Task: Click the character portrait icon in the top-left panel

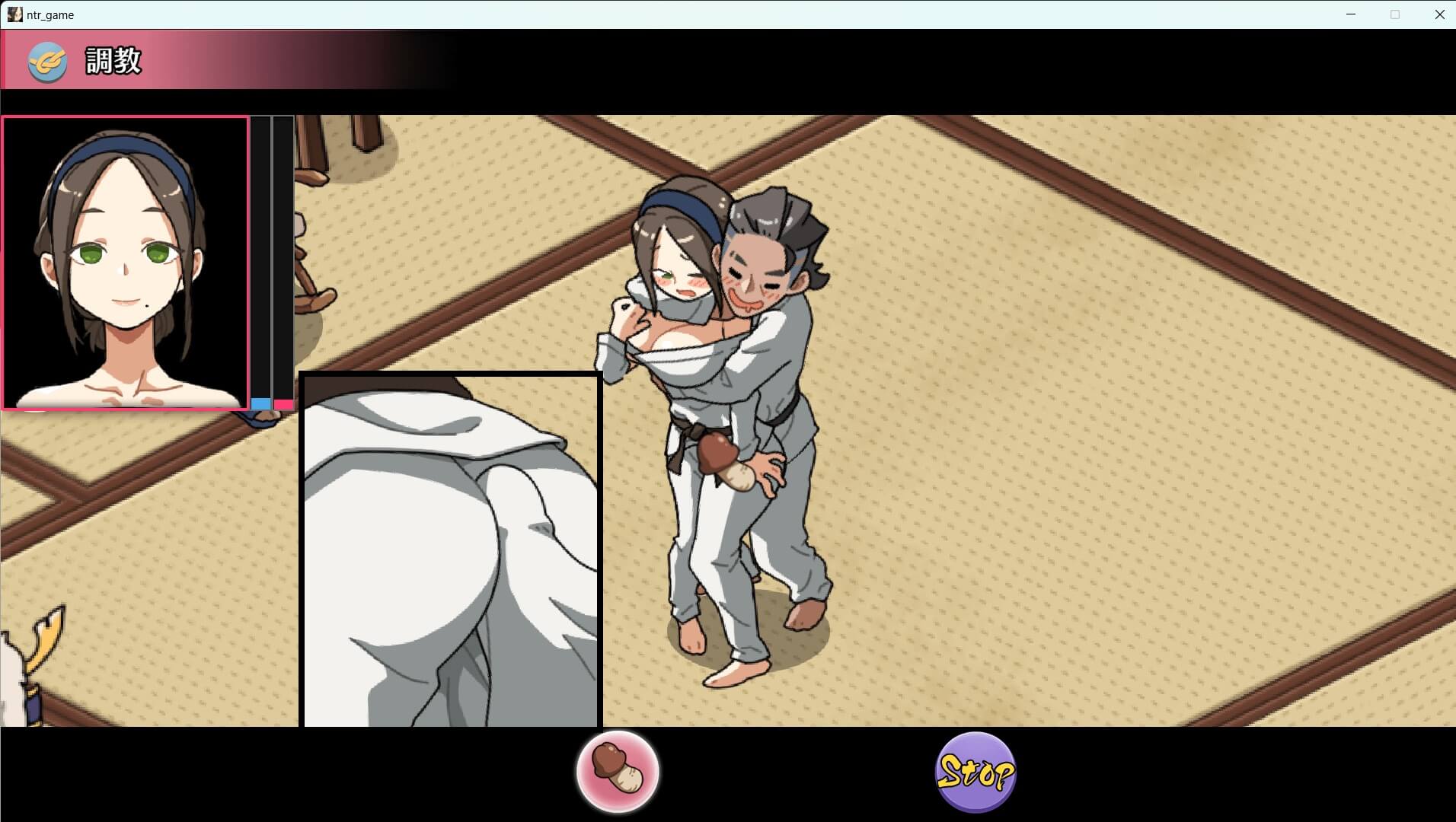Action: (x=125, y=263)
